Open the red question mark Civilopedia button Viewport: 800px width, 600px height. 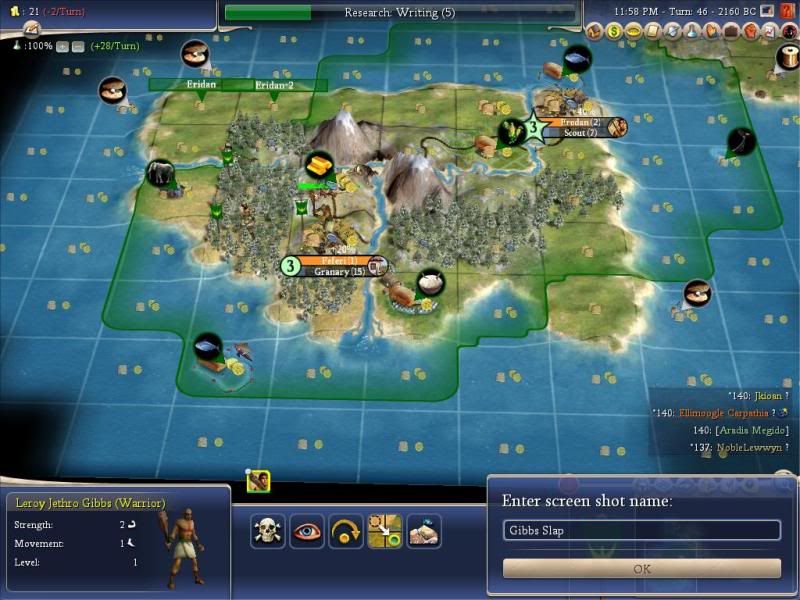coord(788,11)
